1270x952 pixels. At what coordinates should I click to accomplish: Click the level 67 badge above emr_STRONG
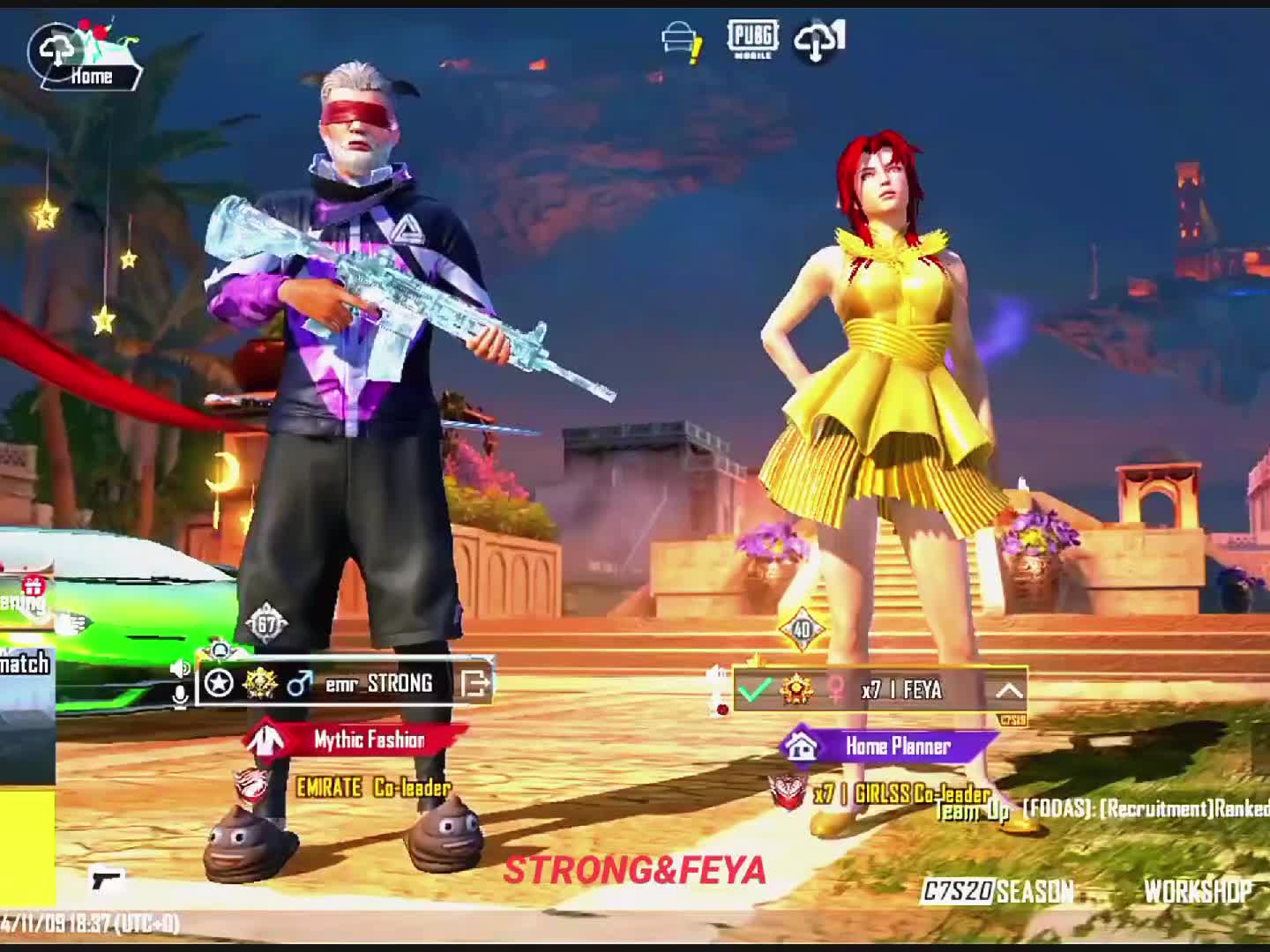click(265, 624)
